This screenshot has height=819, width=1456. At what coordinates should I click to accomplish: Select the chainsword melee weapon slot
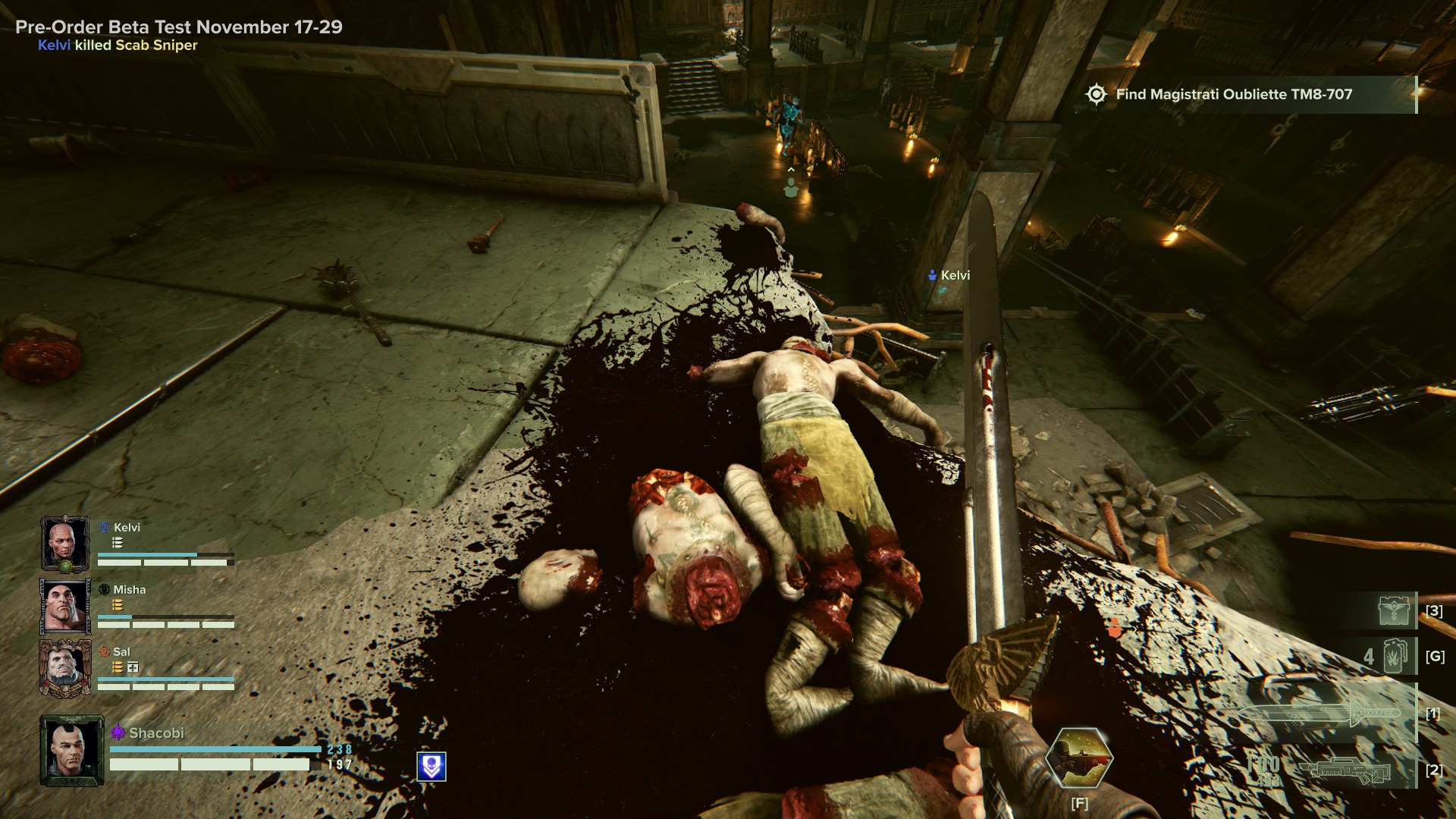click(x=1319, y=714)
